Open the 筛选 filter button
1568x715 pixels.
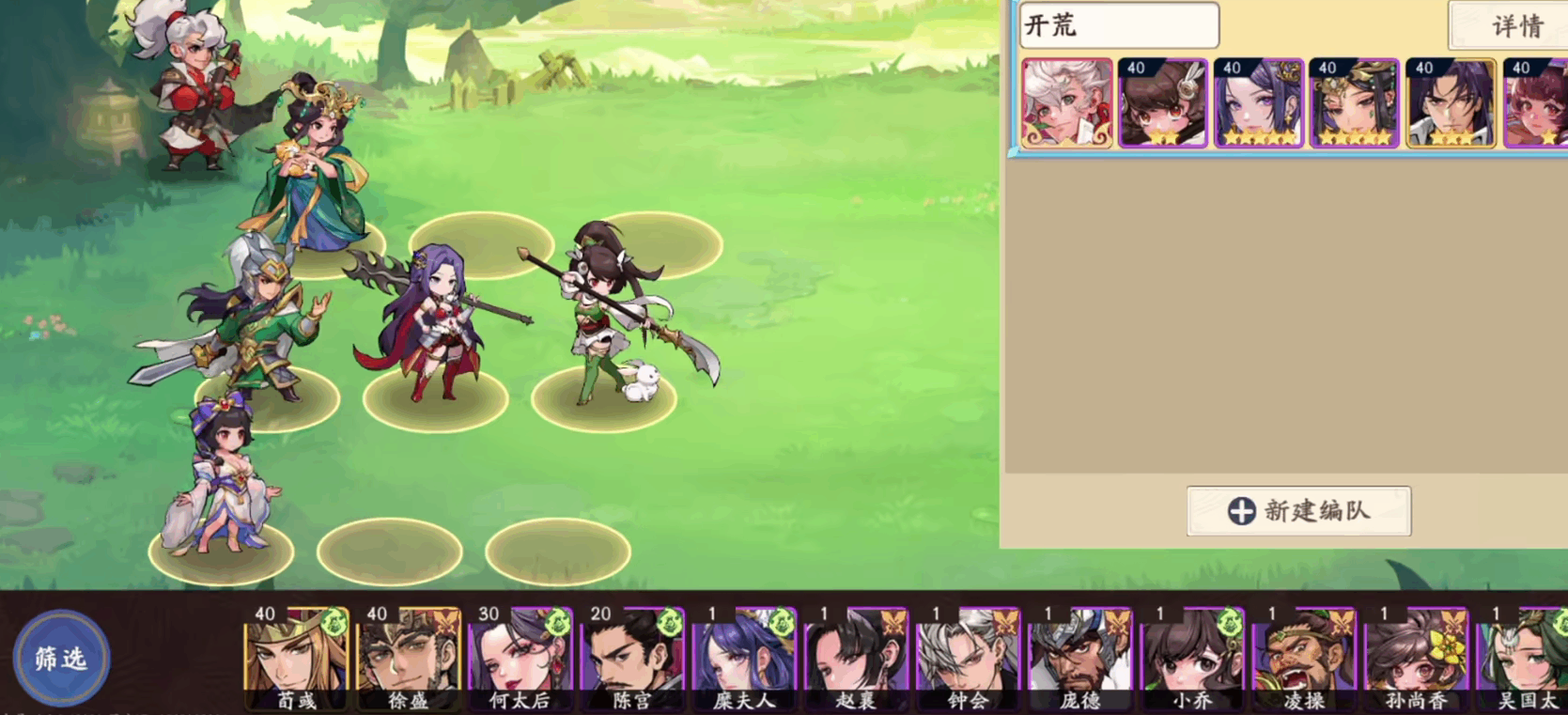(61, 658)
